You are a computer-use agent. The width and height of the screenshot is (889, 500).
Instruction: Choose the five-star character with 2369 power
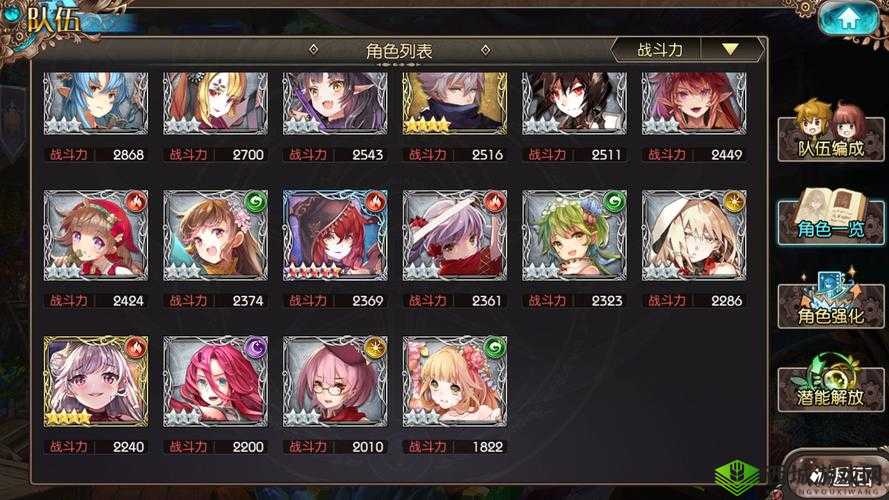pyautogui.click(x=335, y=236)
